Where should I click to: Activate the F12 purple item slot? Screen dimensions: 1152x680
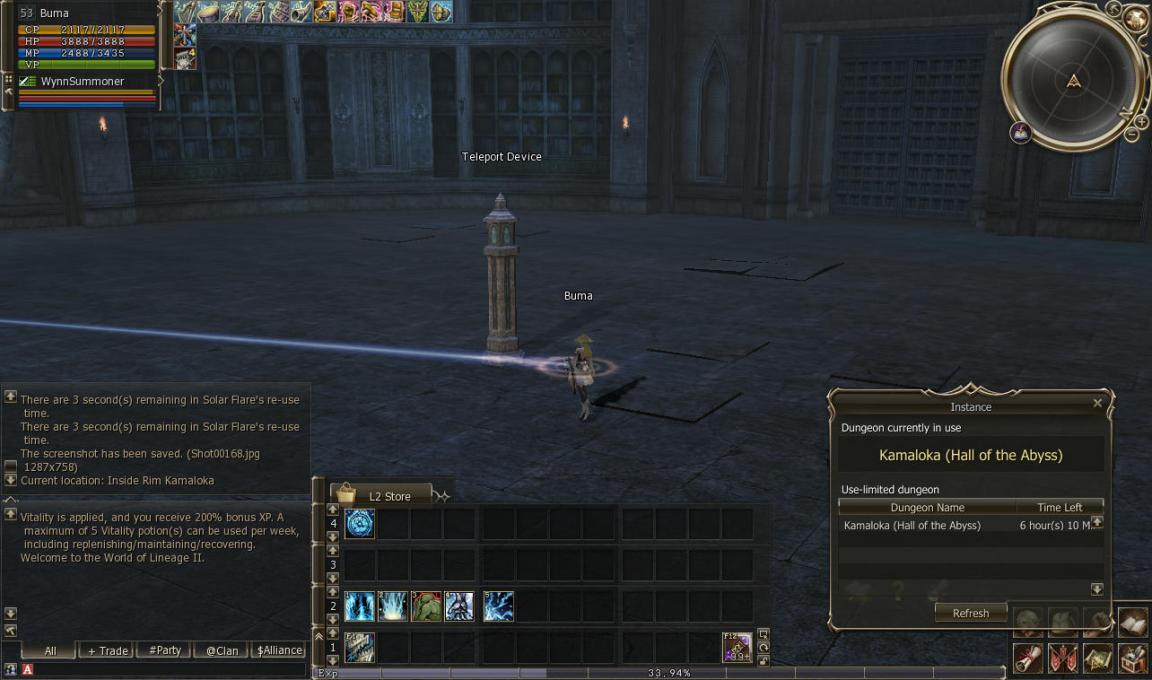point(737,647)
